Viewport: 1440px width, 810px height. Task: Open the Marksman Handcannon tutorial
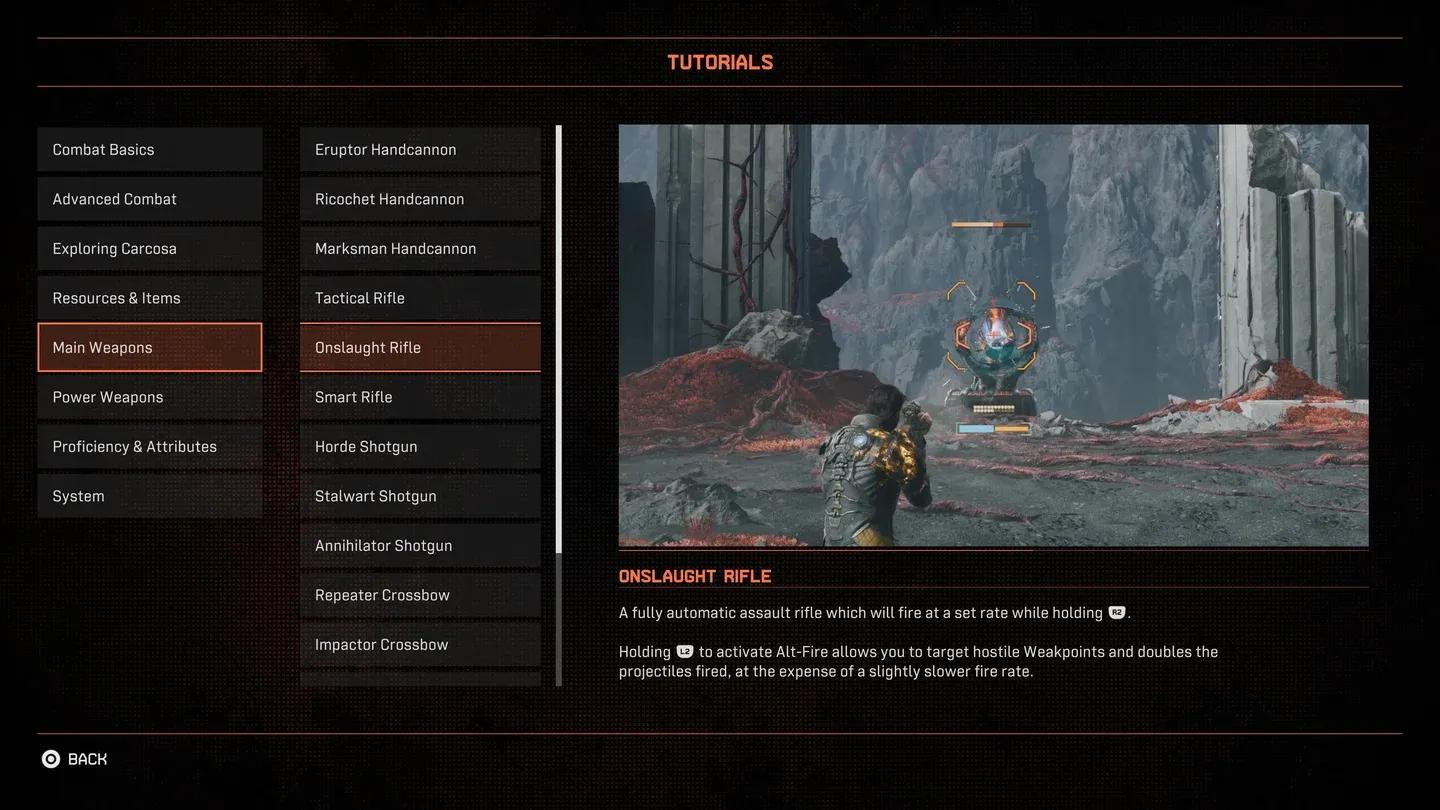419,247
